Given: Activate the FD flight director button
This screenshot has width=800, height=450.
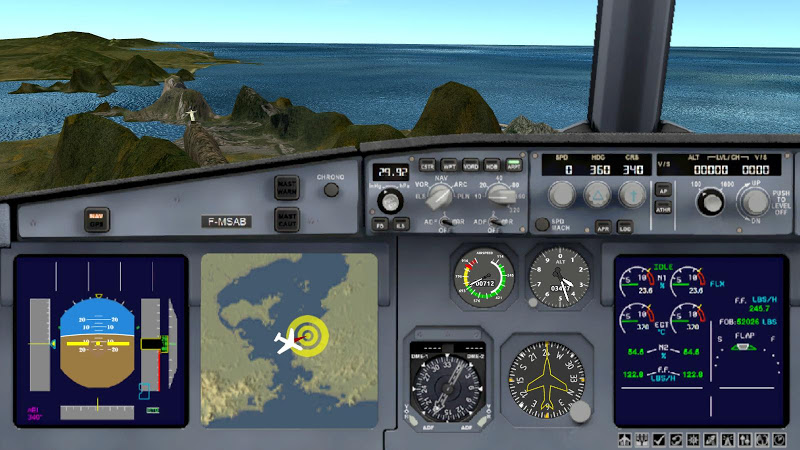Looking at the screenshot, I should (381, 225).
